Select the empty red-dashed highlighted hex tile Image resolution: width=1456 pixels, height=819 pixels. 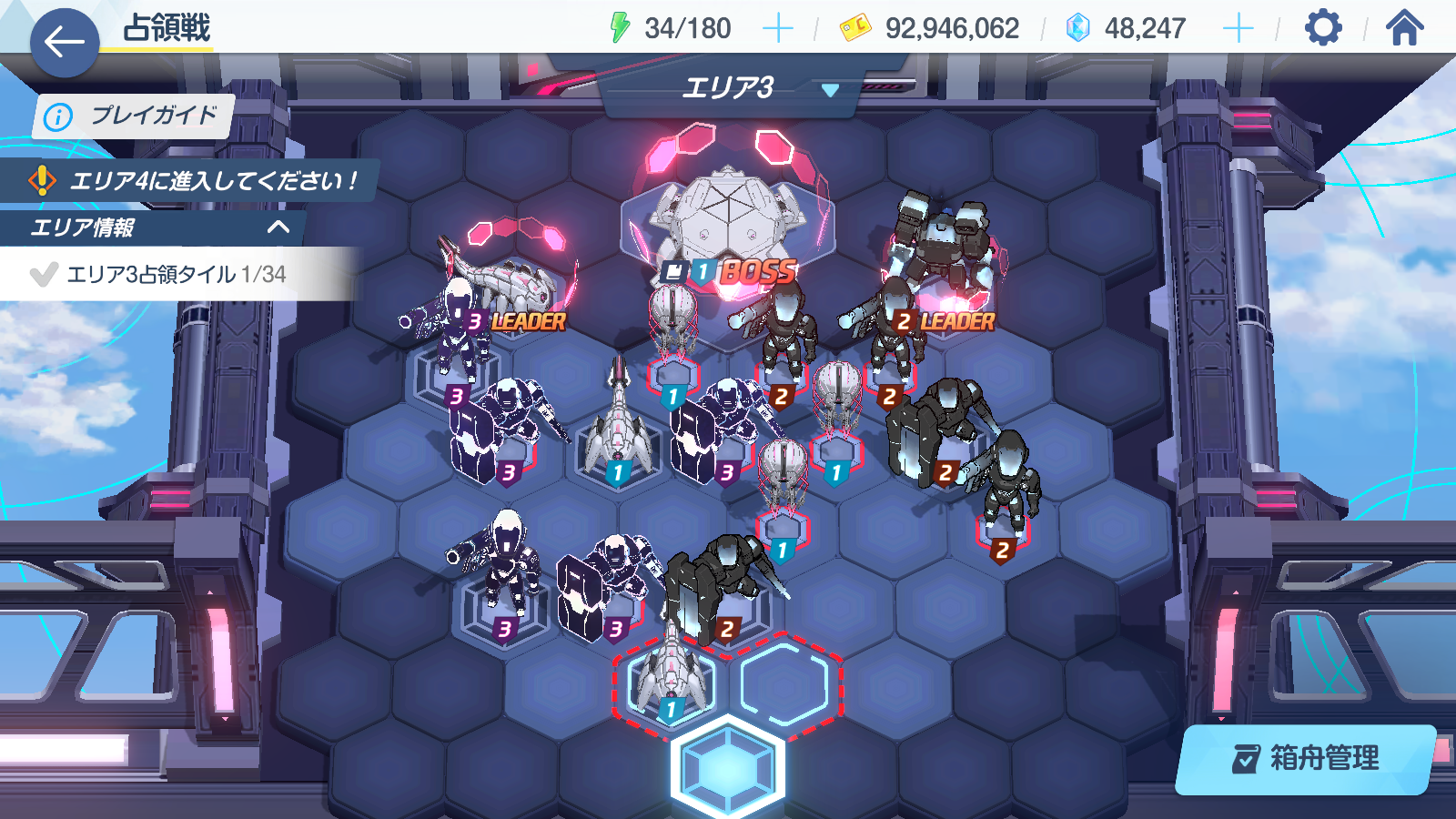784,685
